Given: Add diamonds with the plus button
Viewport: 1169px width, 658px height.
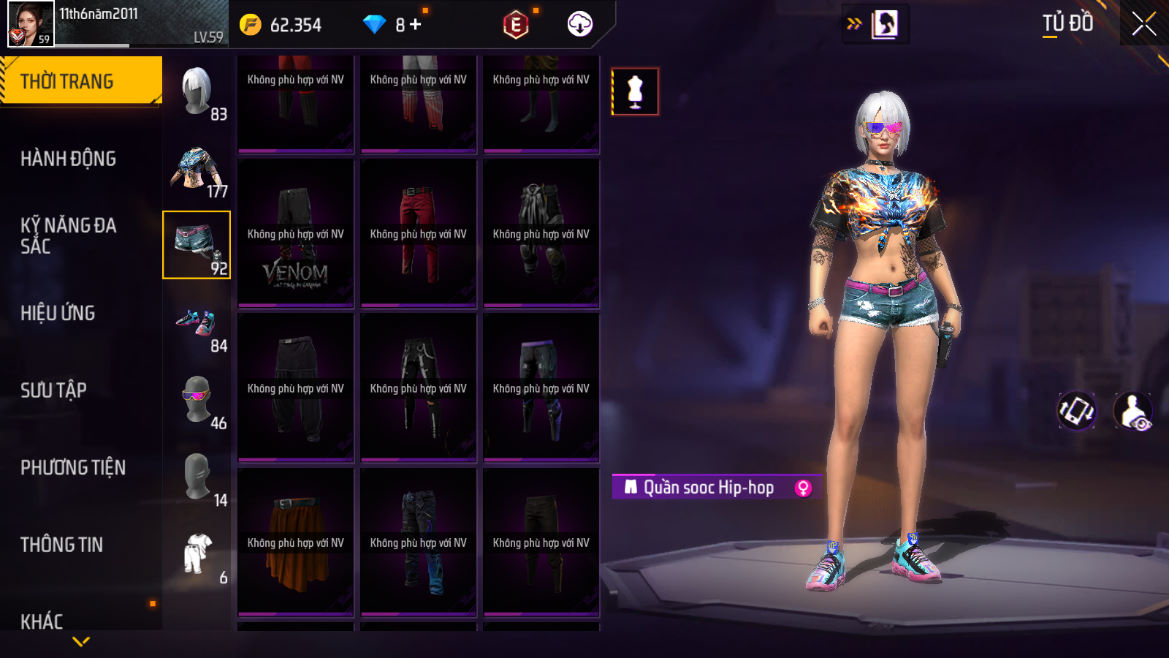Looking at the screenshot, I should [415, 25].
